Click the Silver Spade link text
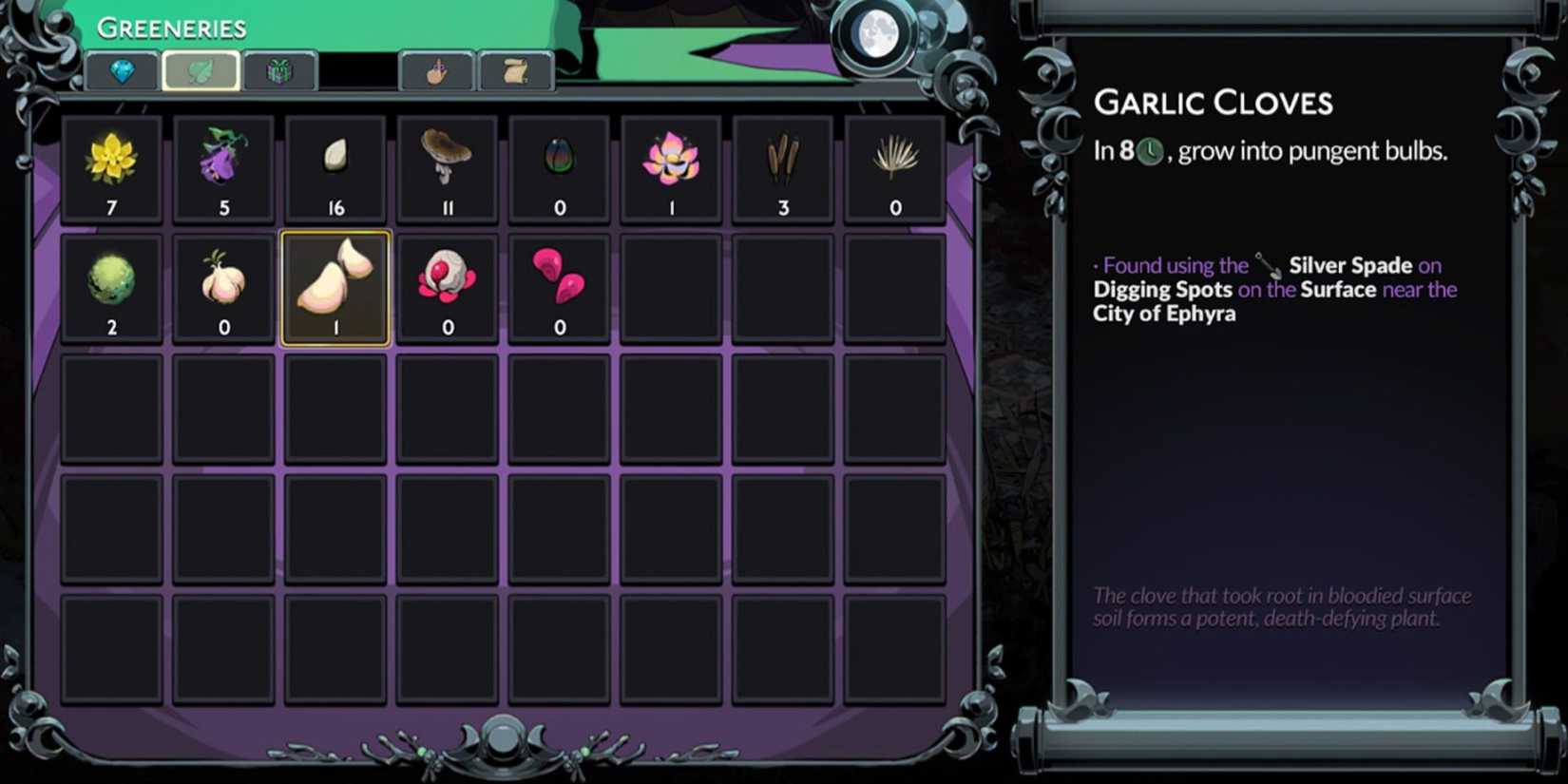The width and height of the screenshot is (1568, 784). pos(1349,265)
